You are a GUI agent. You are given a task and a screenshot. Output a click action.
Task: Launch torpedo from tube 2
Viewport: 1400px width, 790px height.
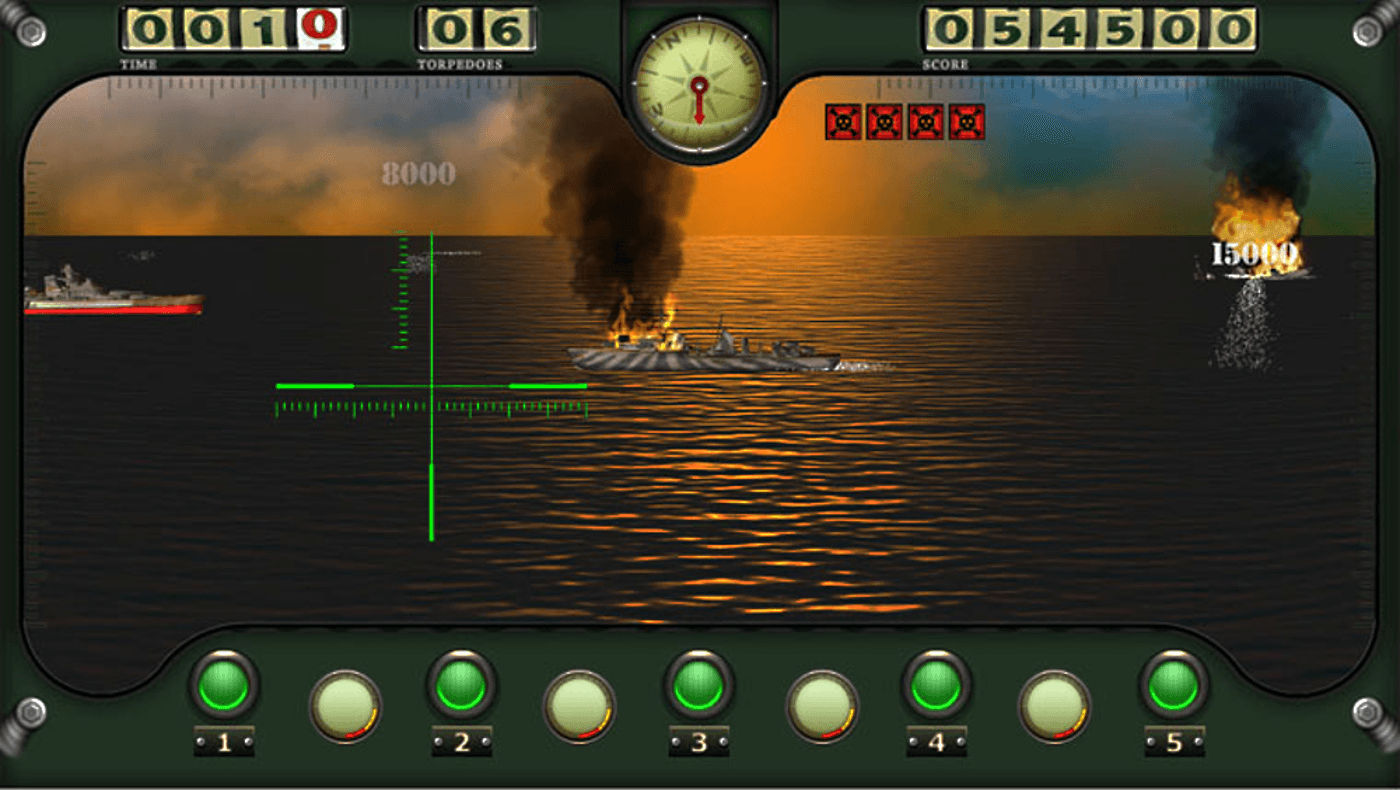pos(461,685)
